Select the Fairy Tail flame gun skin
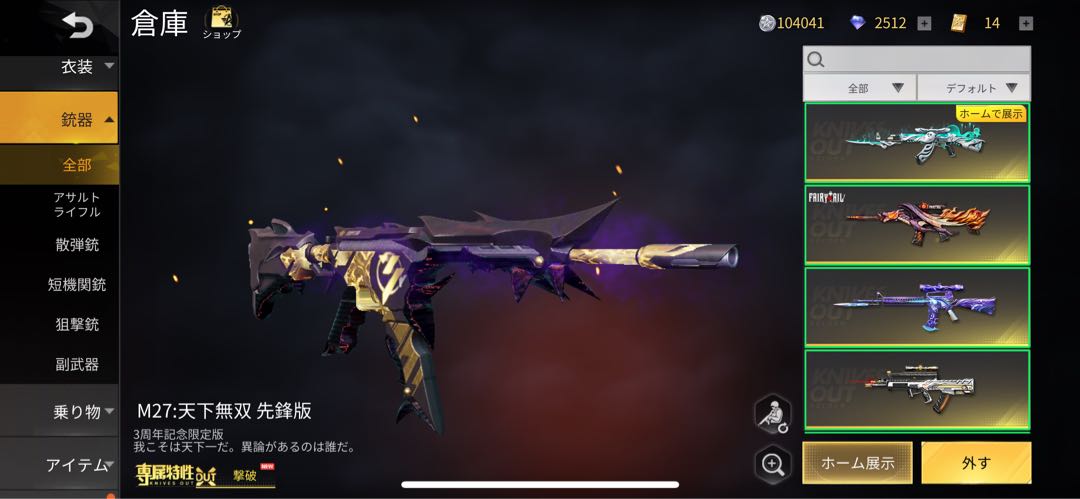Viewport: 1080px width, 499px height. click(916, 225)
